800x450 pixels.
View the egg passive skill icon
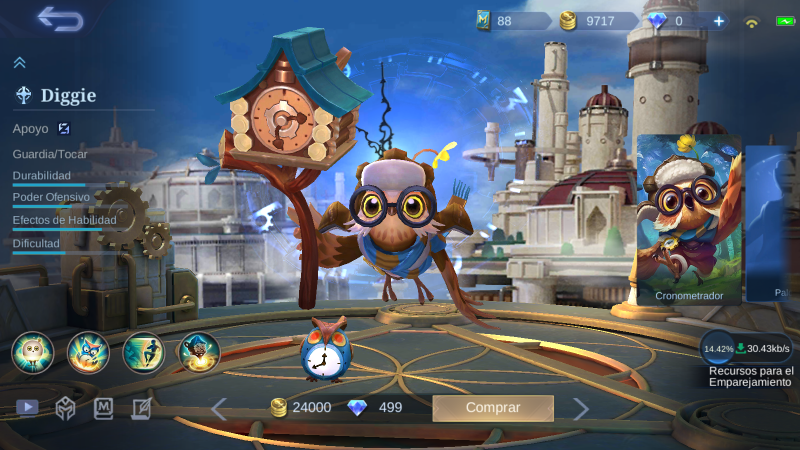(33, 352)
